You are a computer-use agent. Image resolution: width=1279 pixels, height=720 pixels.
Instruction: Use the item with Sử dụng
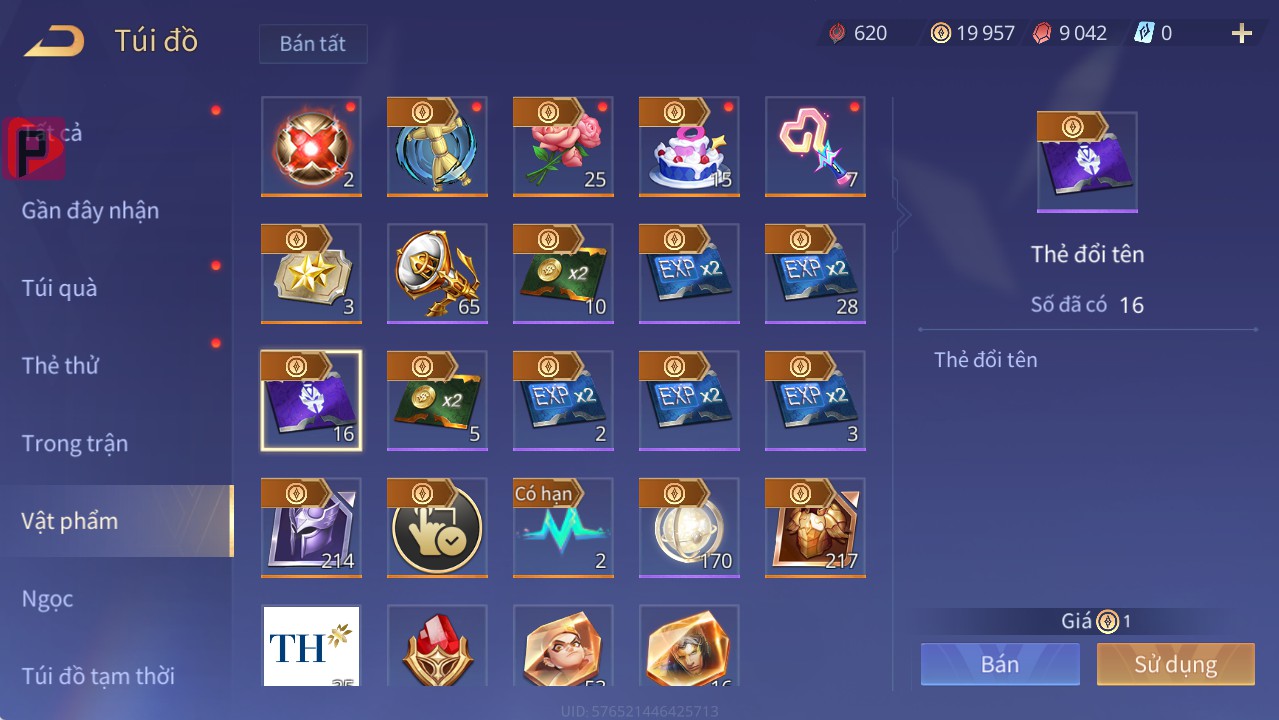1175,665
